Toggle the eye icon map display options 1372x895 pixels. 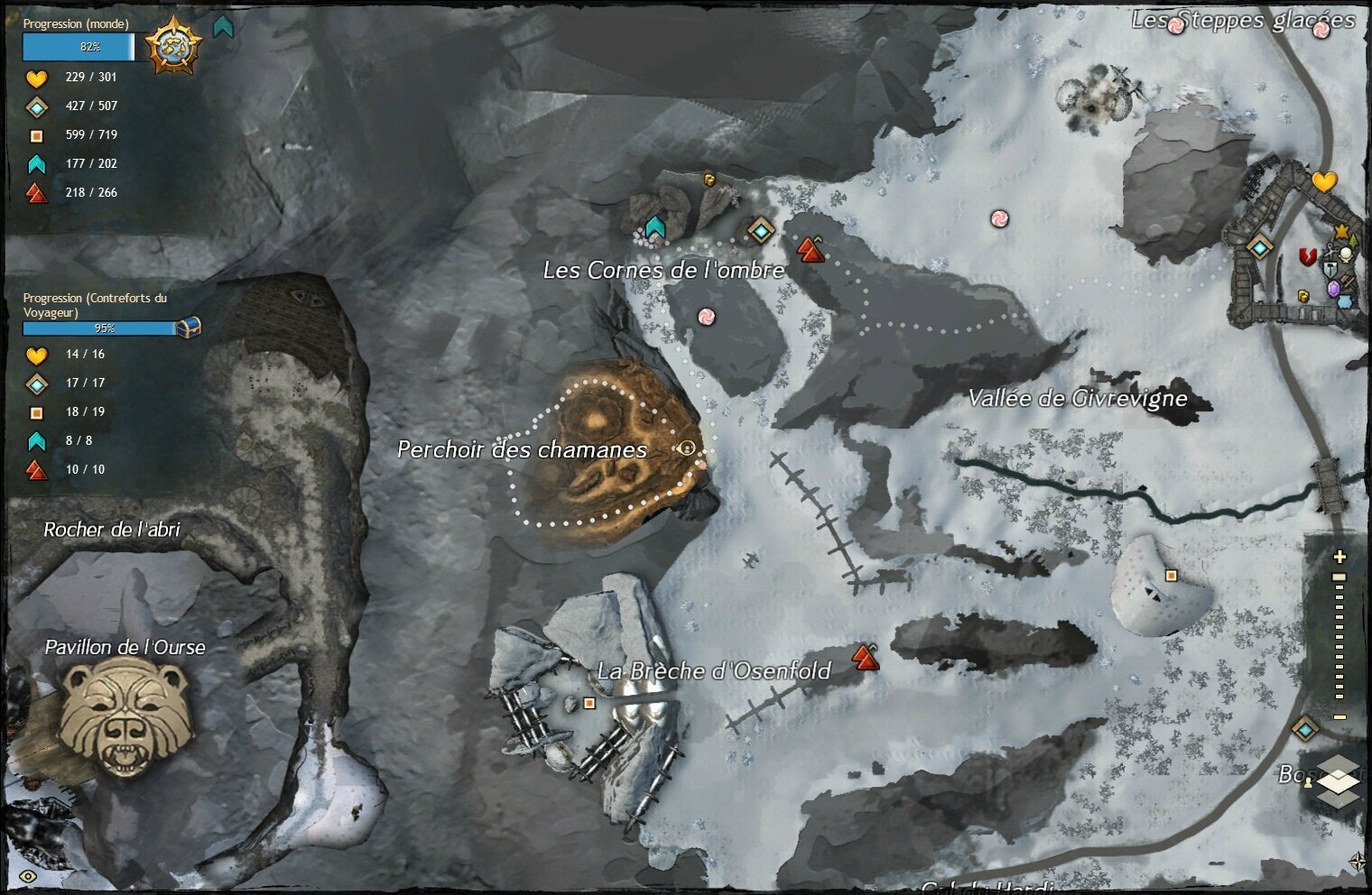[x=28, y=876]
